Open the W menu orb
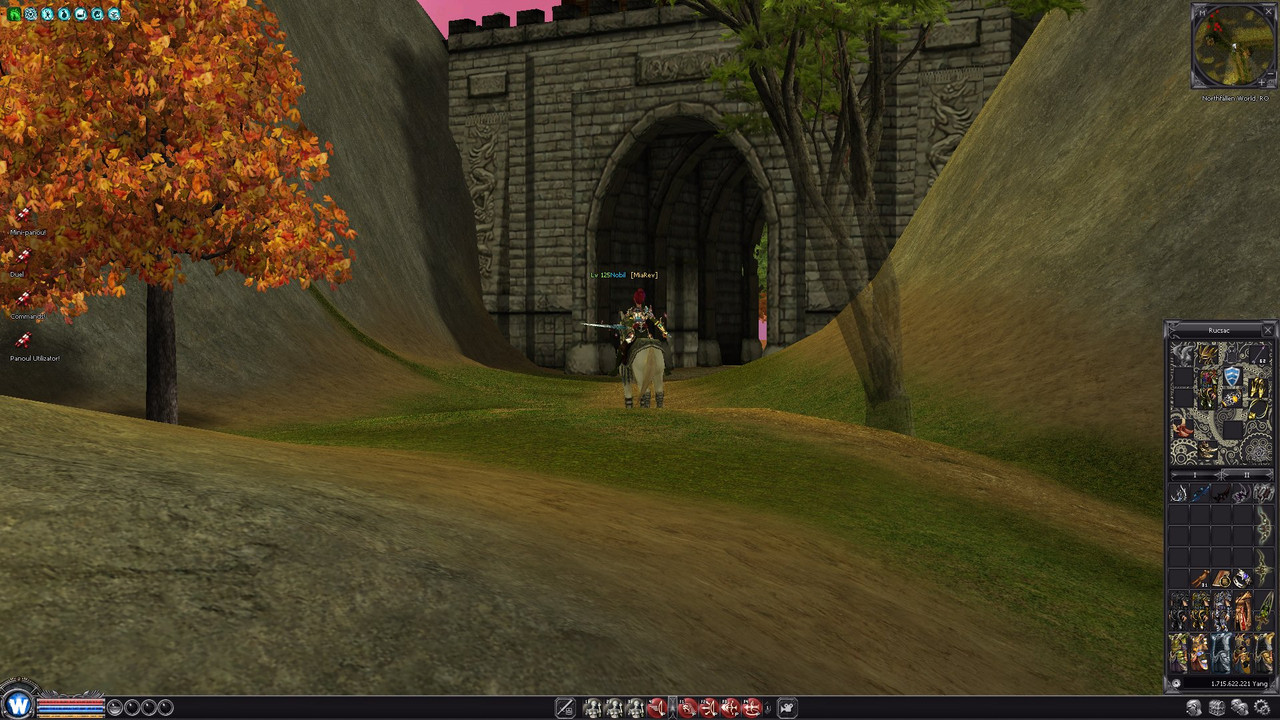The width and height of the screenshot is (1280, 720). click(18, 706)
